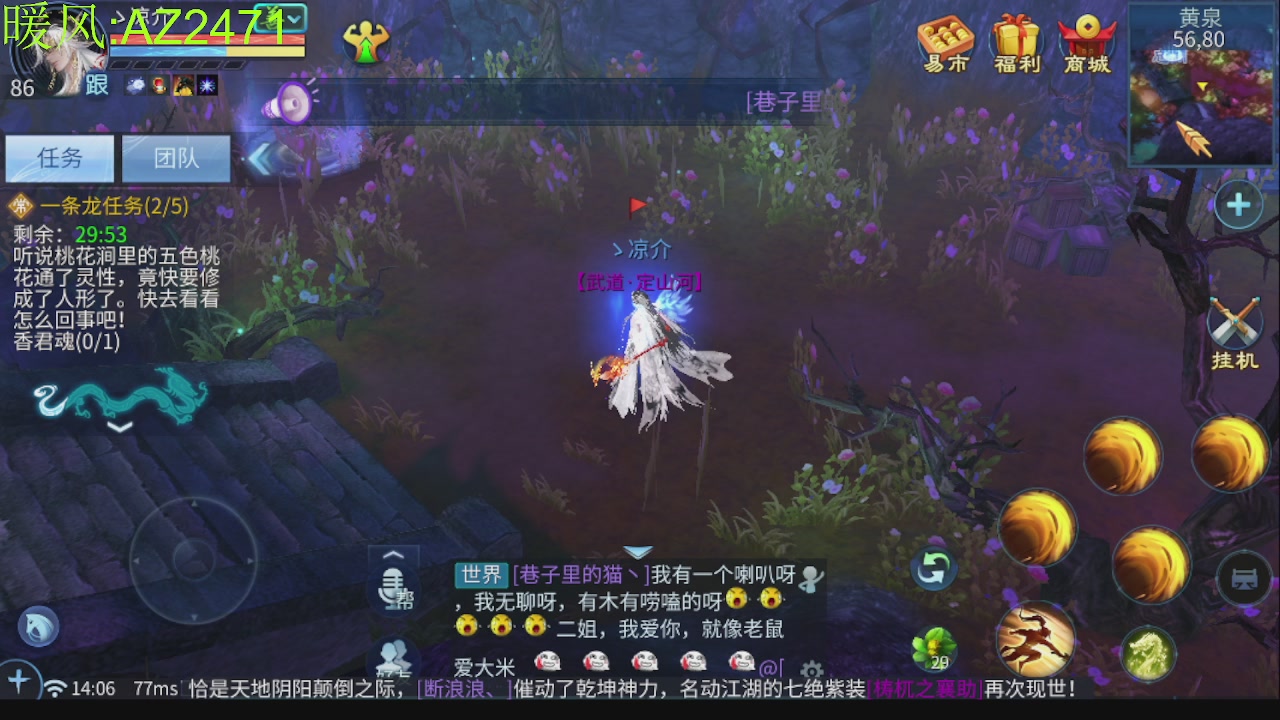The width and height of the screenshot is (1280, 720).
Task: Switch to the 团队 team tab
Action: [x=176, y=158]
